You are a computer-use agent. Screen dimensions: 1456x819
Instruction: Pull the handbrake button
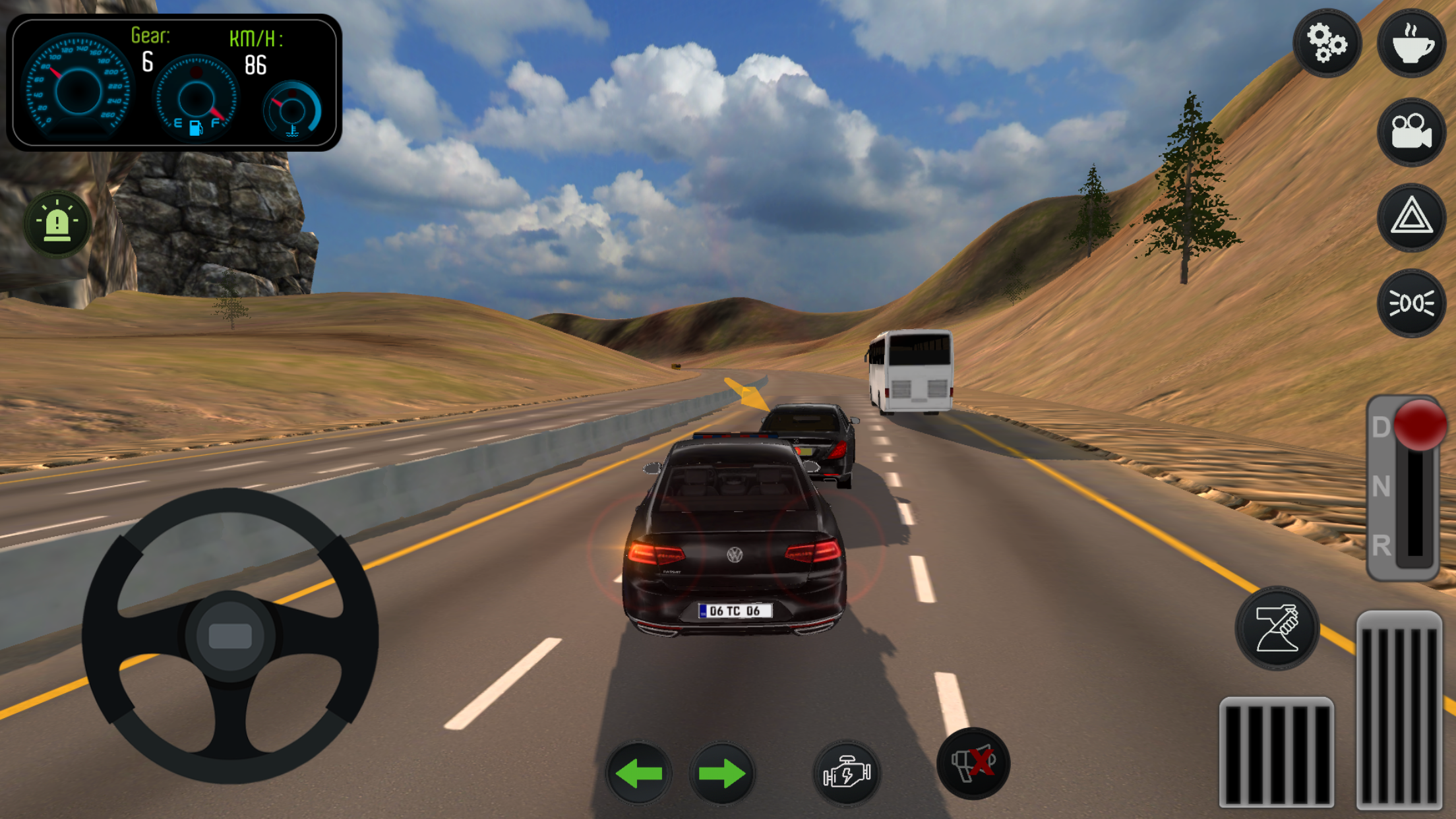(x=1277, y=628)
